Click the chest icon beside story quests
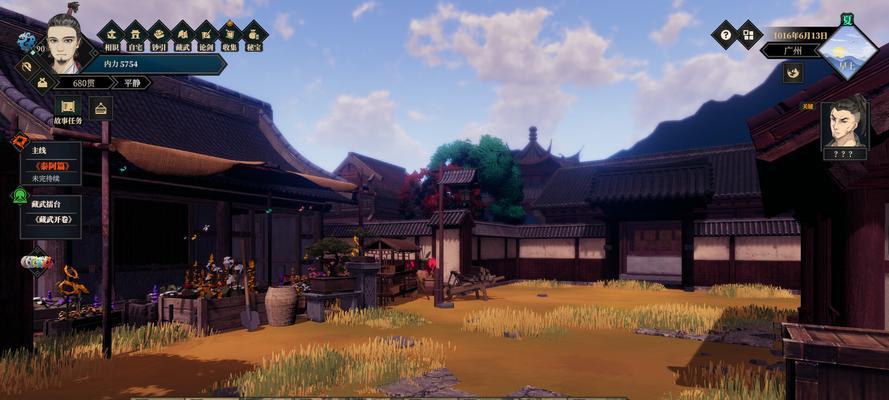This screenshot has width=889, height=400. (x=100, y=108)
